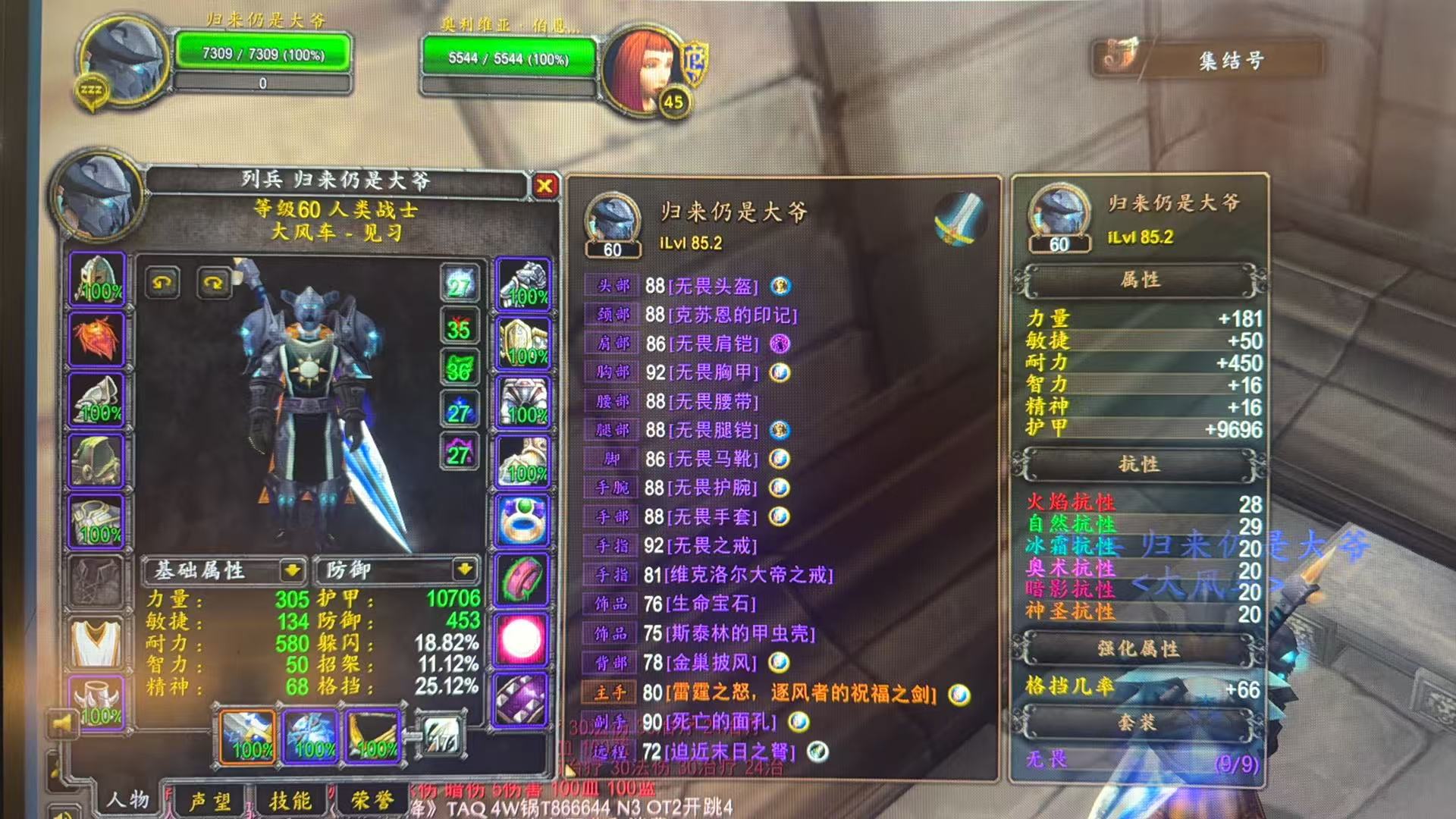Switch to the 技能 tab

coord(292,800)
